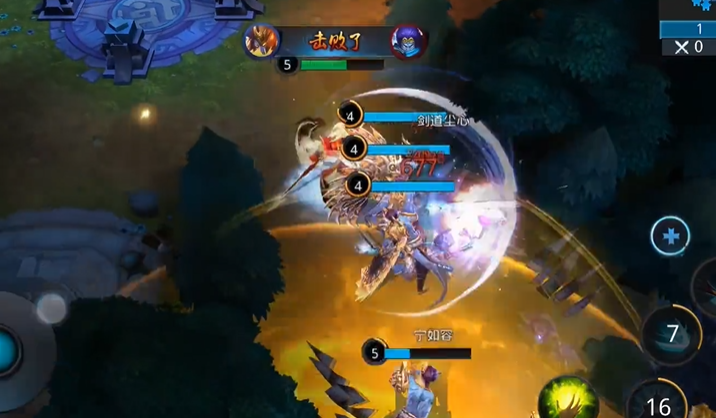Viewport: 716px width, 418px height.
Task: Tap the blue plus heal spell button
Action: [x=669, y=238]
